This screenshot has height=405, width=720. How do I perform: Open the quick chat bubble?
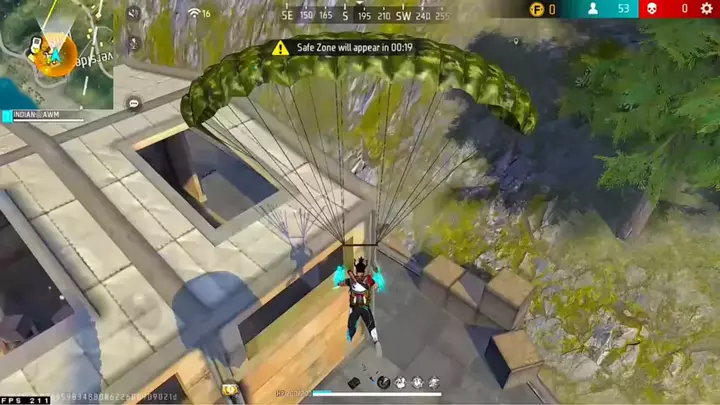tap(134, 104)
